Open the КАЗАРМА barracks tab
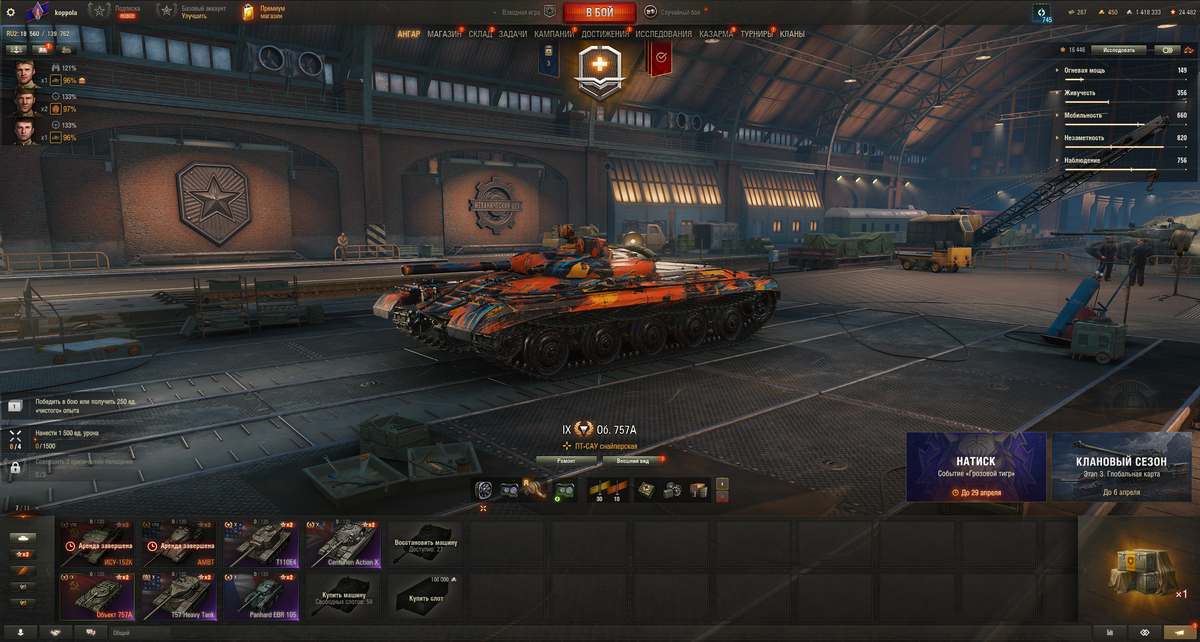This screenshot has height=642, width=1200. [x=716, y=34]
